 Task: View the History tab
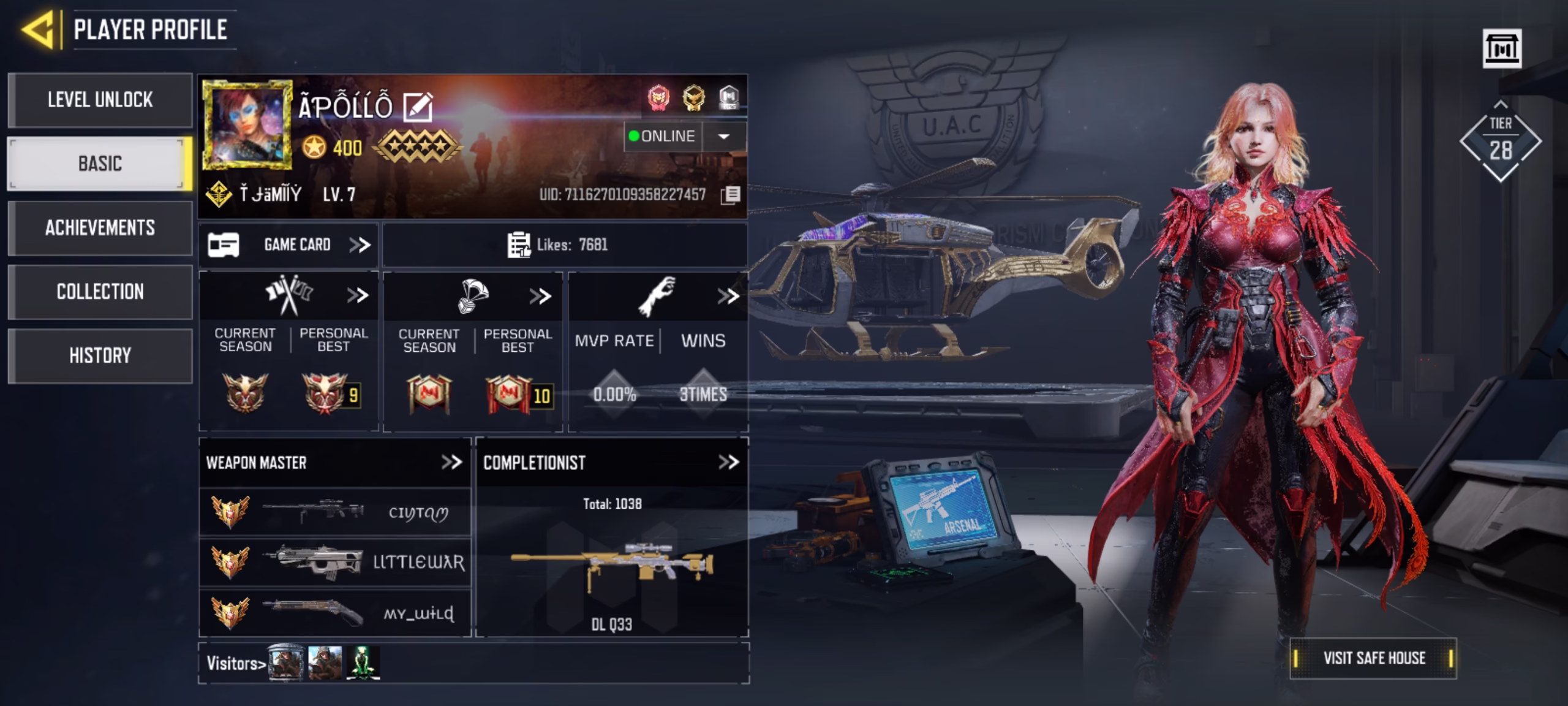point(100,355)
